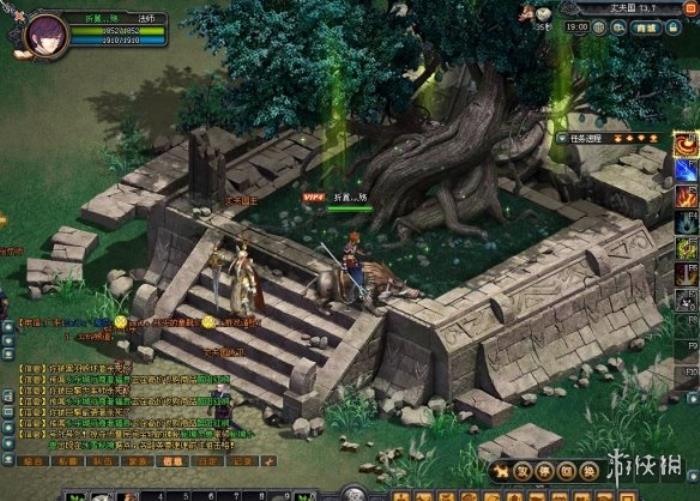Click the 换 pet swap button
This screenshot has width=700, height=501.
pyautogui.click(x=587, y=470)
